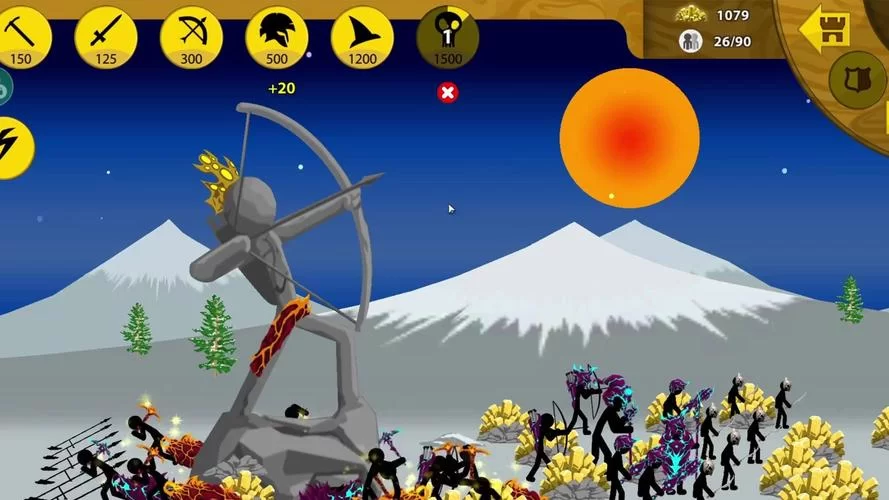Switch the army to defend with the shield button
Screen dimensions: 889x500
[x=858, y=80]
